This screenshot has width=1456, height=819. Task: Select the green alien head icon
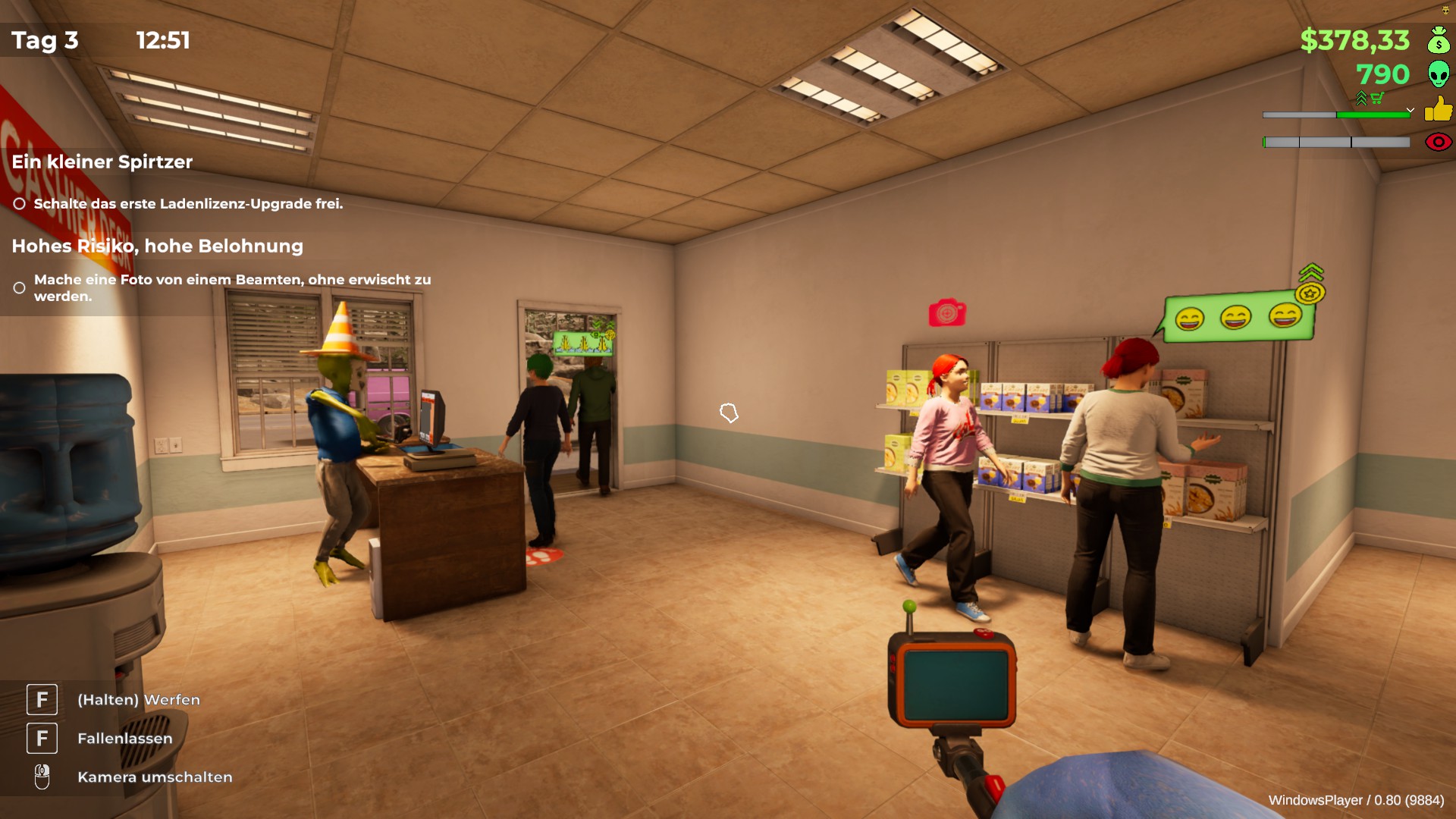[x=1438, y=74]
